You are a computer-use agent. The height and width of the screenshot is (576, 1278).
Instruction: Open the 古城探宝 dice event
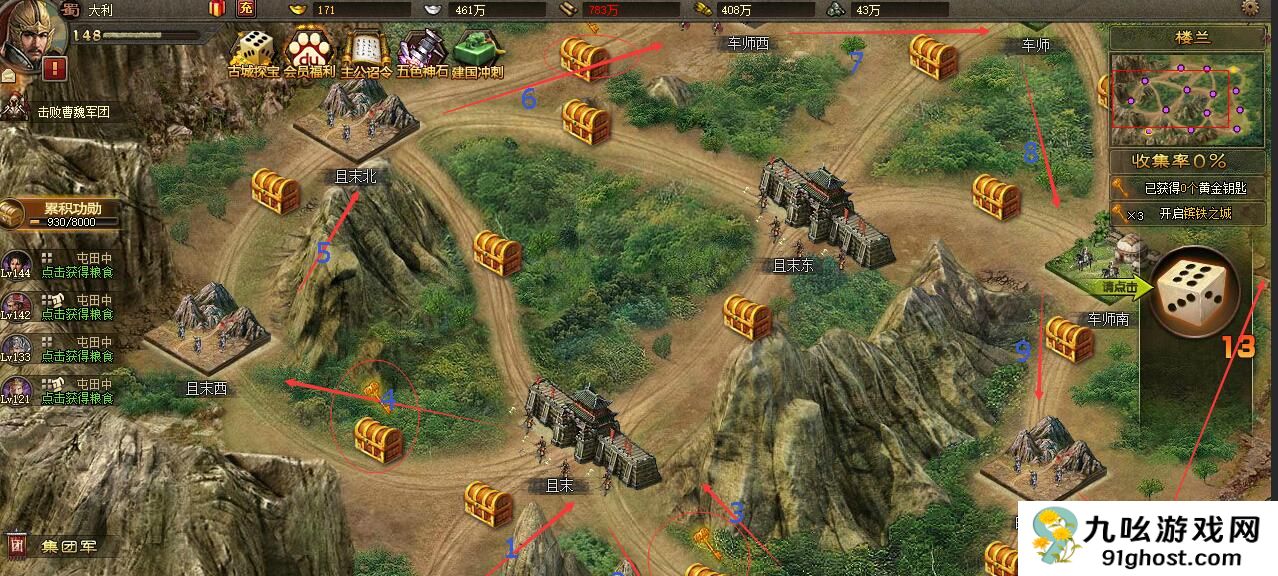click(253, 50)
